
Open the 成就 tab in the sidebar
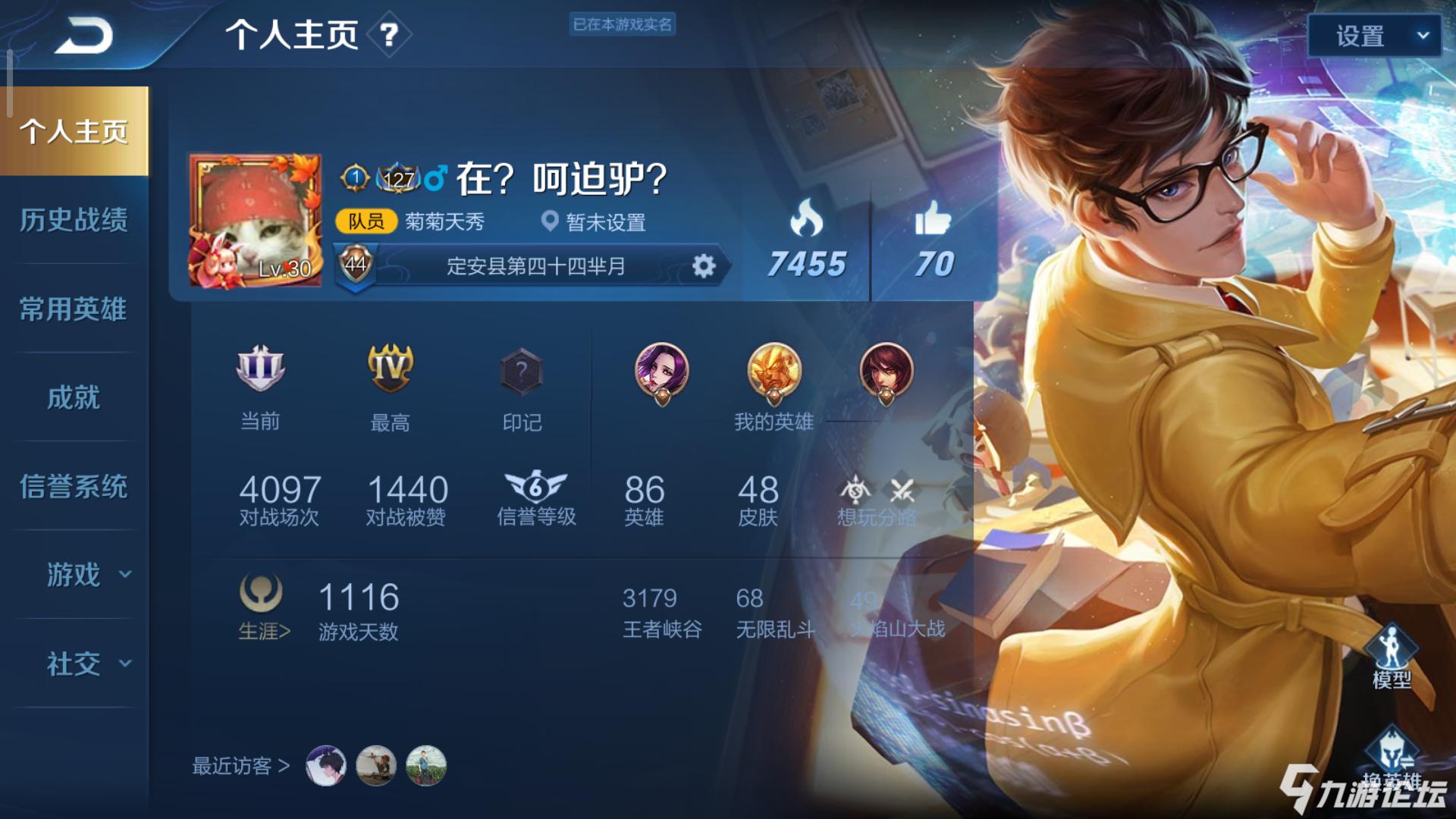(x=74, y=397)
